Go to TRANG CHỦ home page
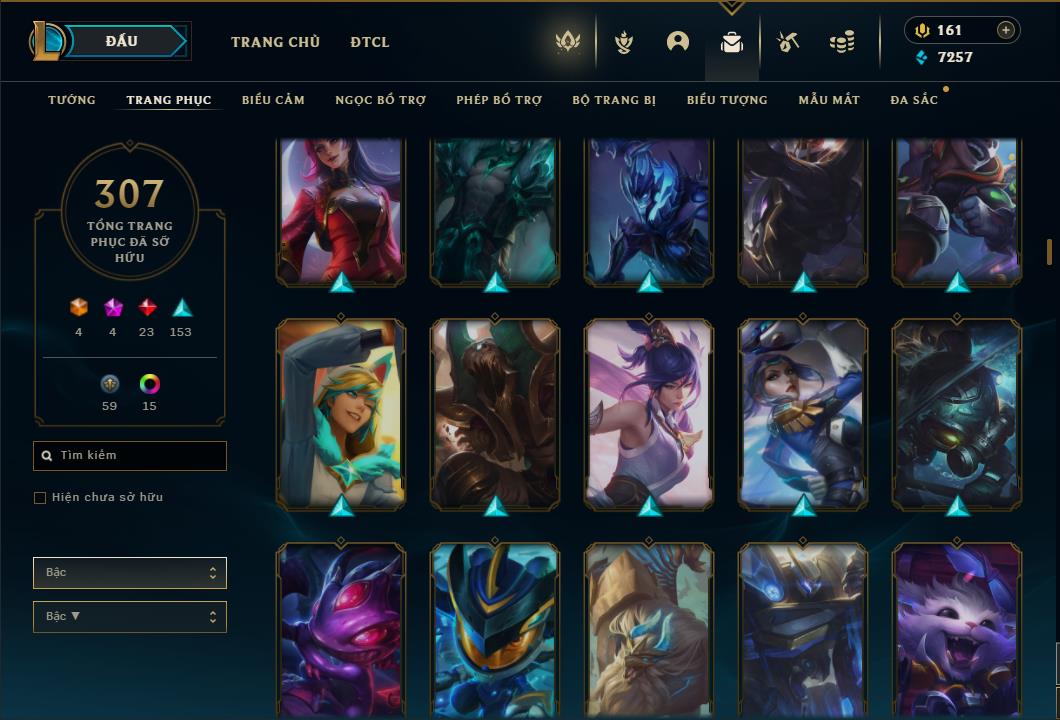This screenshot has height=720, width=1060. tap(275, 42)
